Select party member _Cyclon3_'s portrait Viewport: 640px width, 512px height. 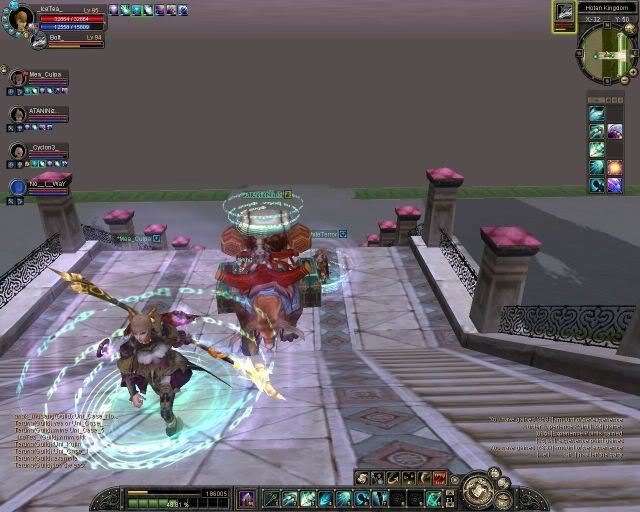18,151
